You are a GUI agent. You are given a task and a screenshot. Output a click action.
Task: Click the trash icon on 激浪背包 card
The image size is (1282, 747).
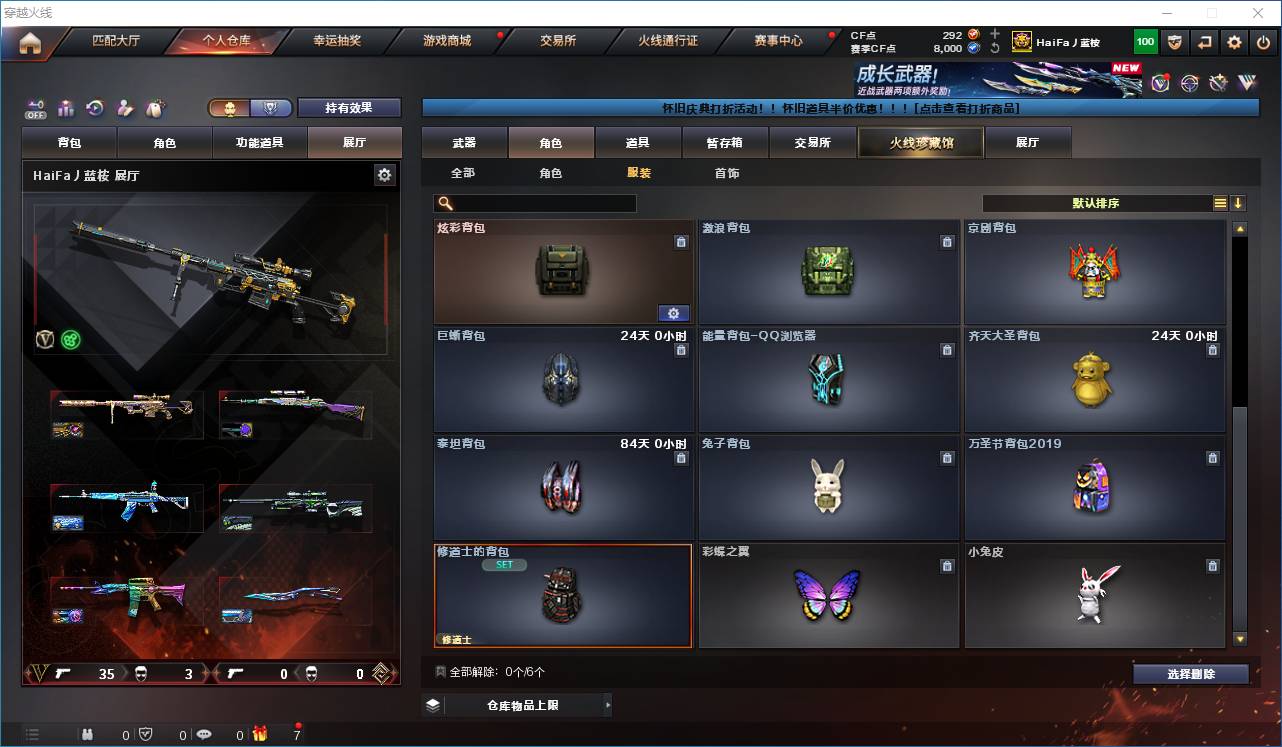[x=947, y=241]
